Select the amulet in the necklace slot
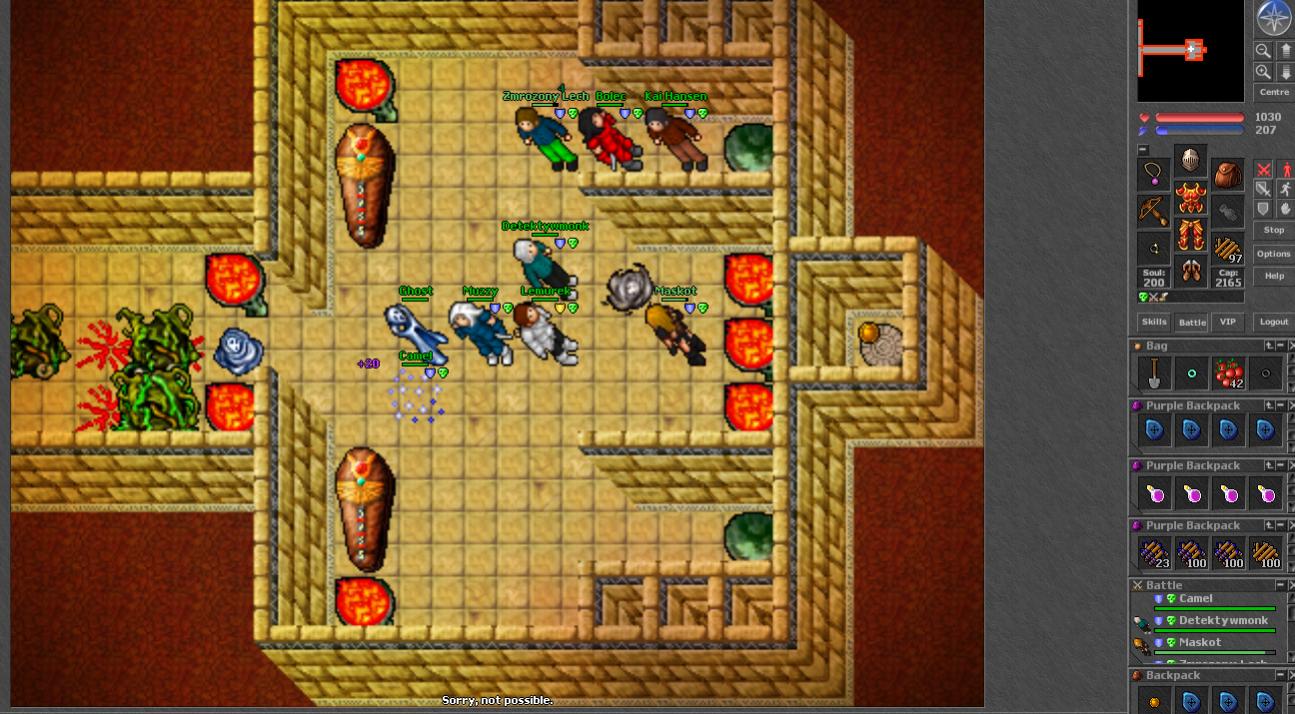The height and width of the screenshot is (714, 1295). click(1154, 174)
